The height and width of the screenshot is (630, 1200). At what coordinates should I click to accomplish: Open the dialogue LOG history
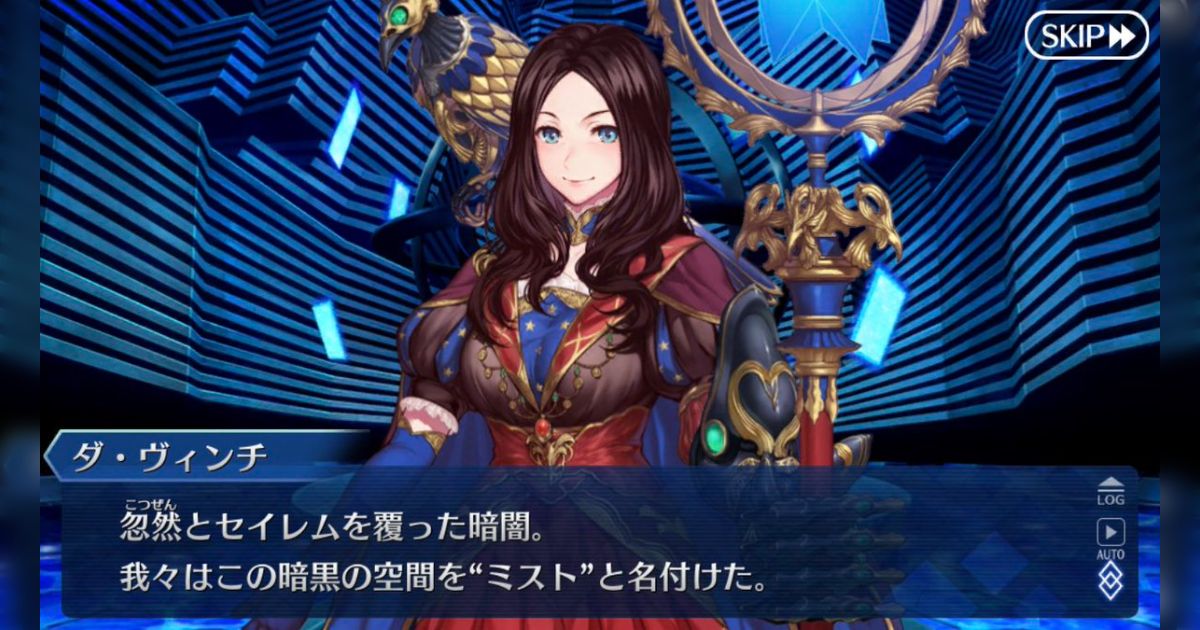(x=1110, y=491)
